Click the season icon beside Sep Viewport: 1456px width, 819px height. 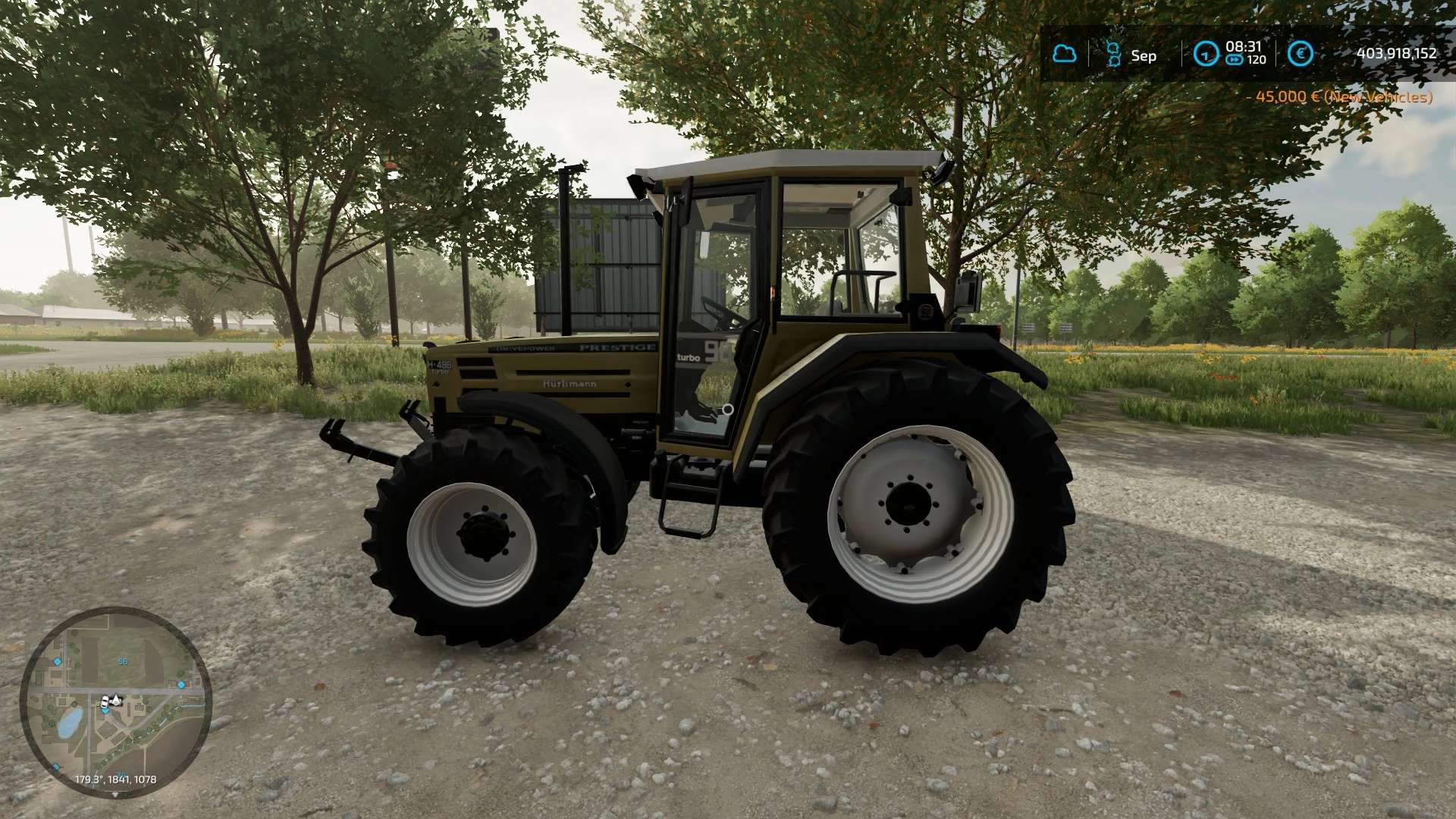[1113, 54]
